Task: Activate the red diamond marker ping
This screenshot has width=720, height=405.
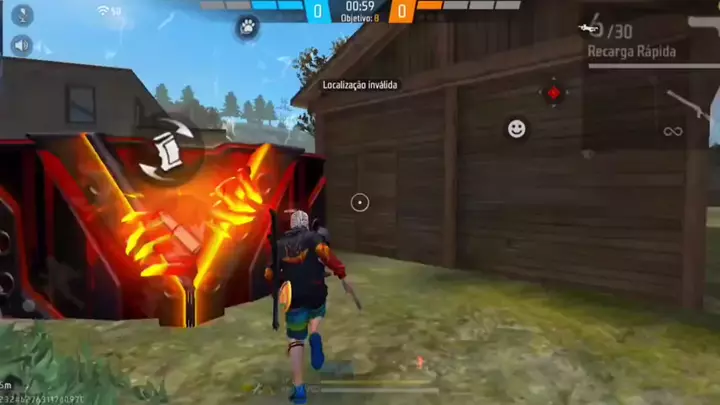Action: [553, 93]
